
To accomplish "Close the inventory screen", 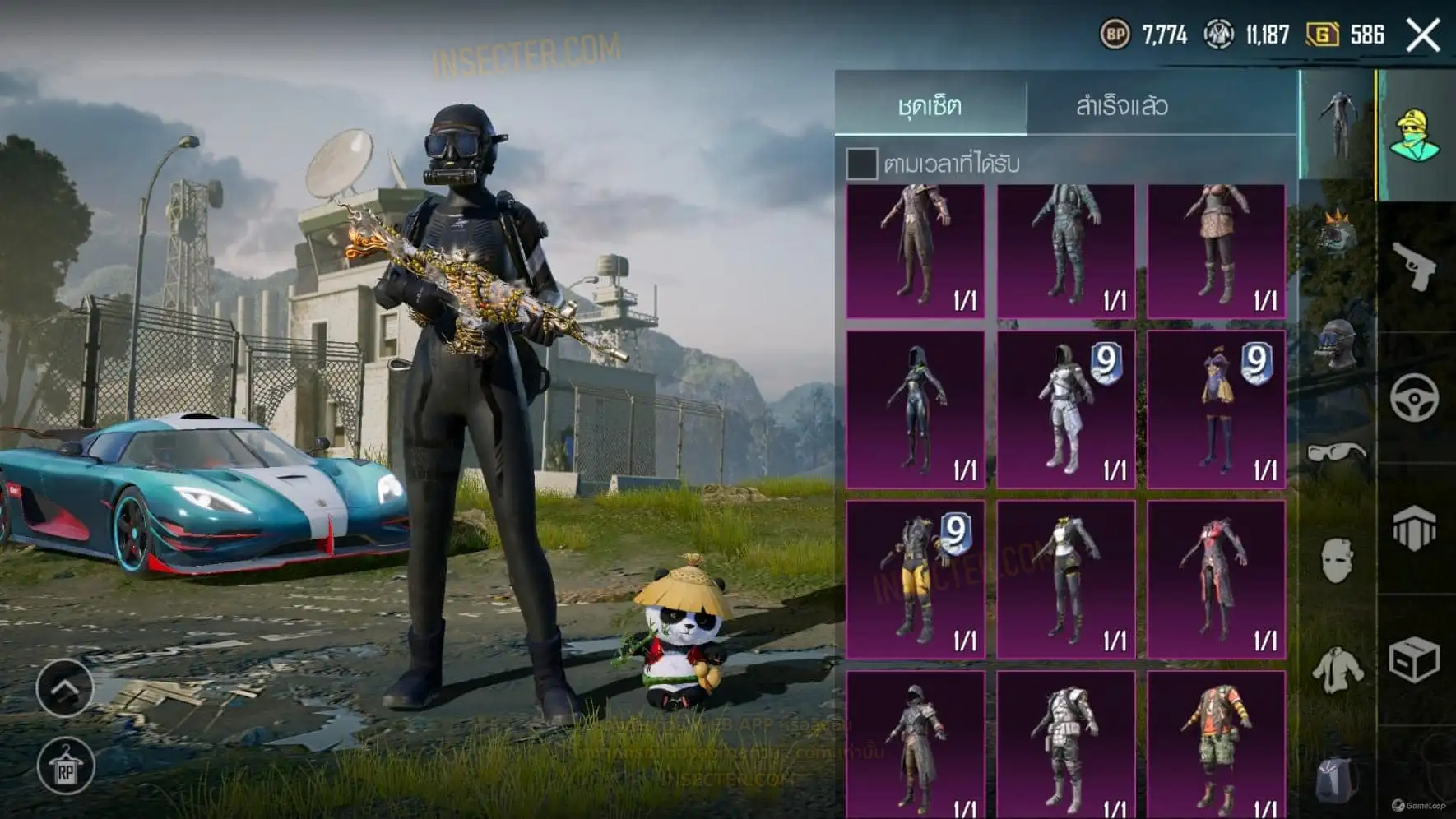I will point(1423,35).
